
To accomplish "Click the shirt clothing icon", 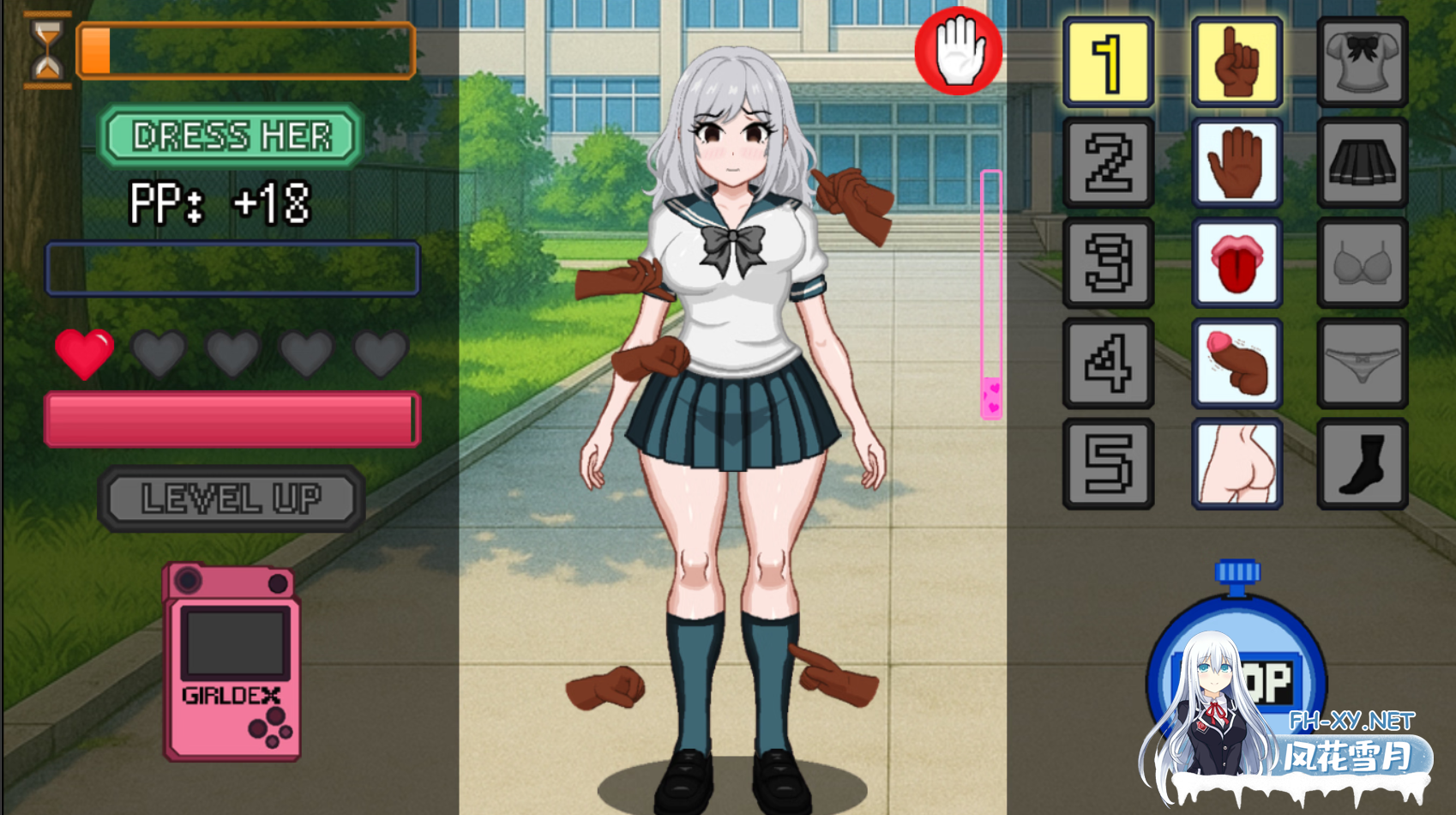I will 1363,61.
